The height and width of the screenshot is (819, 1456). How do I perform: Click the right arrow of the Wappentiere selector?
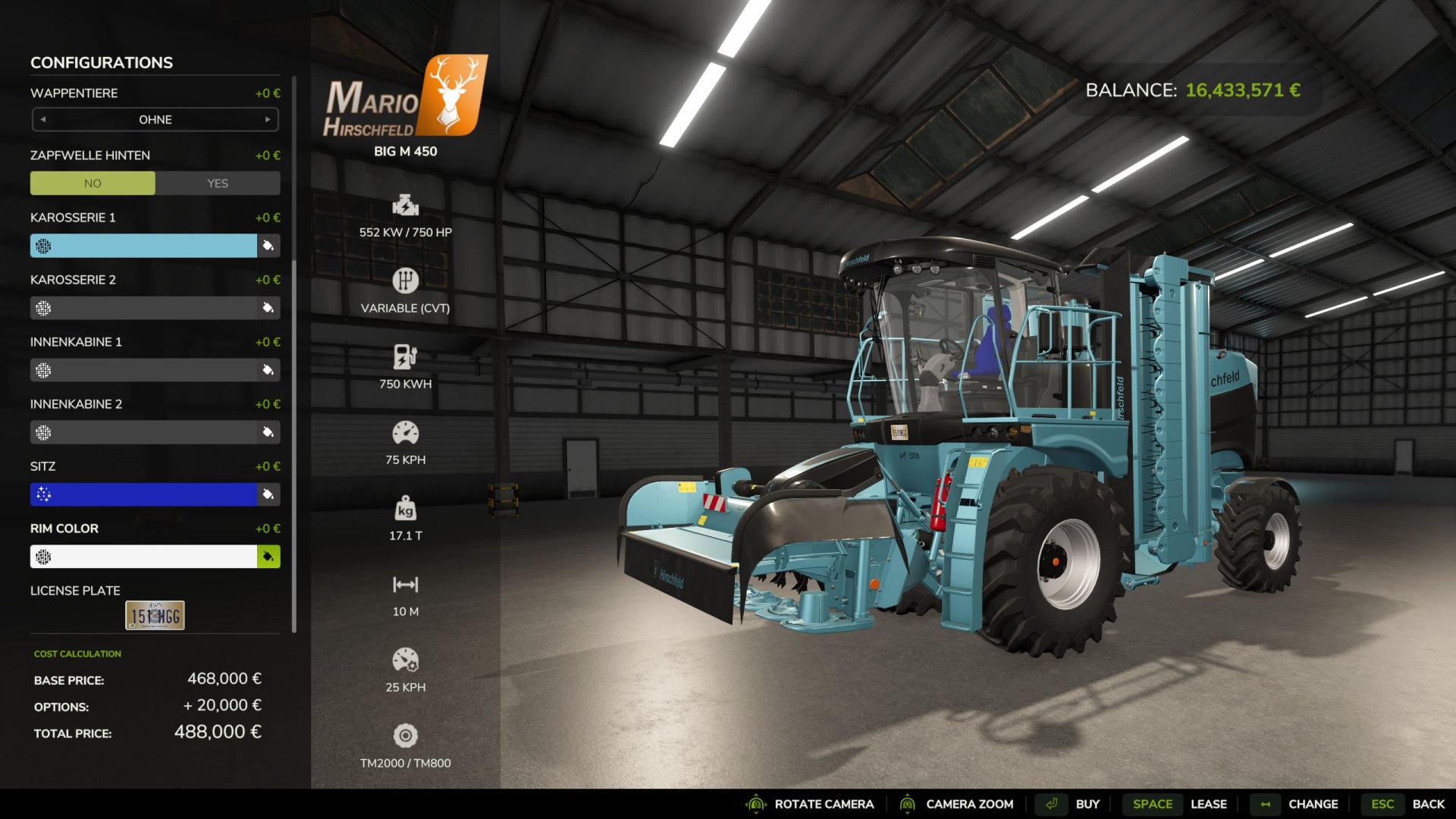266,119
